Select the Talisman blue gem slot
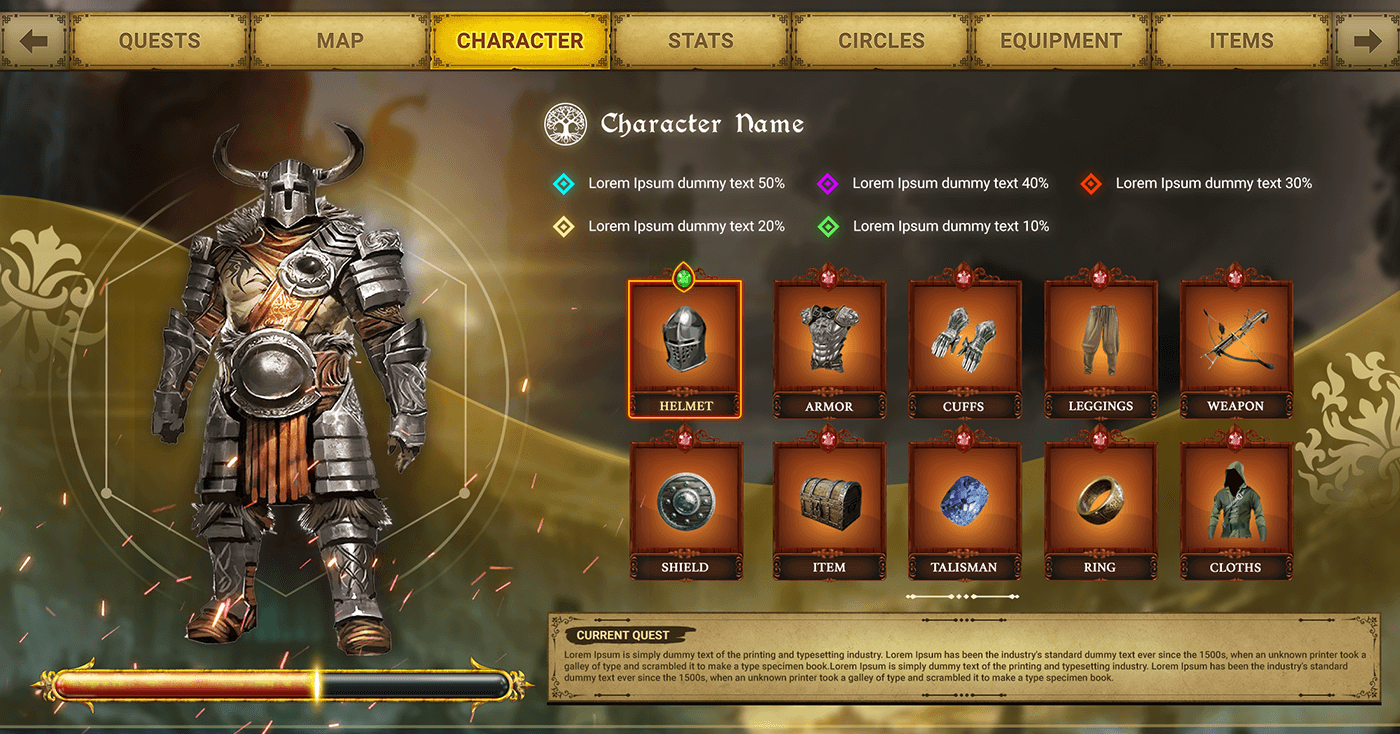 coord(964,504)
